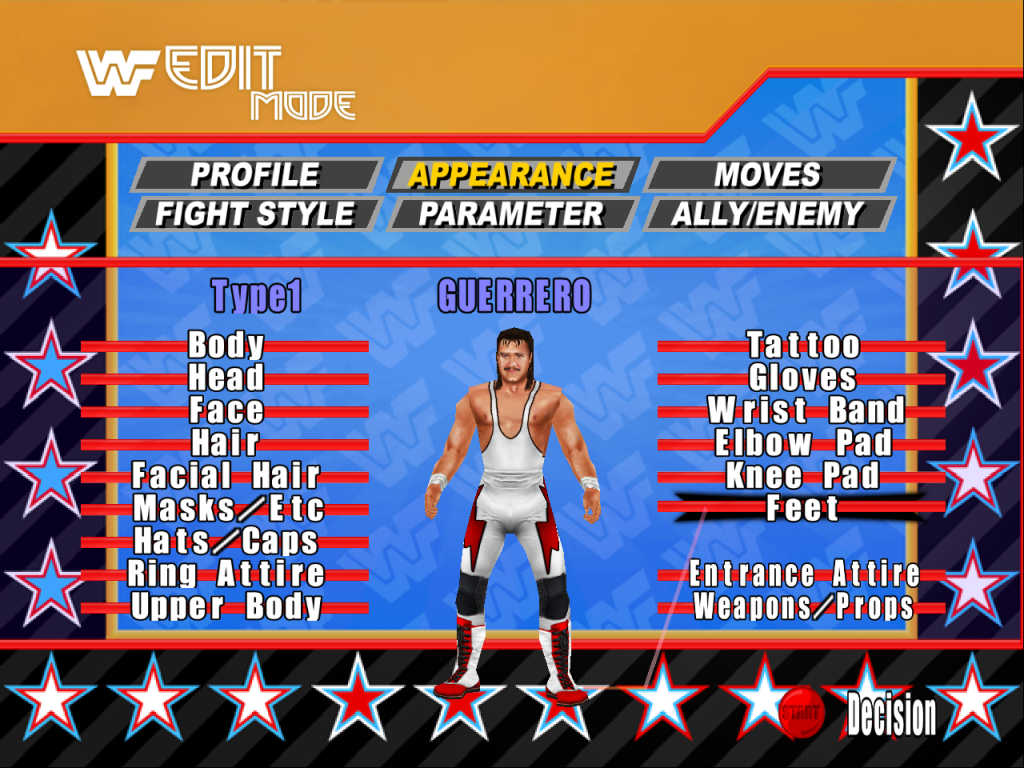The width and height of the screenshot is (1024, 768).
Task: Switch to the PROFILE tab
Action: (255, 175)
